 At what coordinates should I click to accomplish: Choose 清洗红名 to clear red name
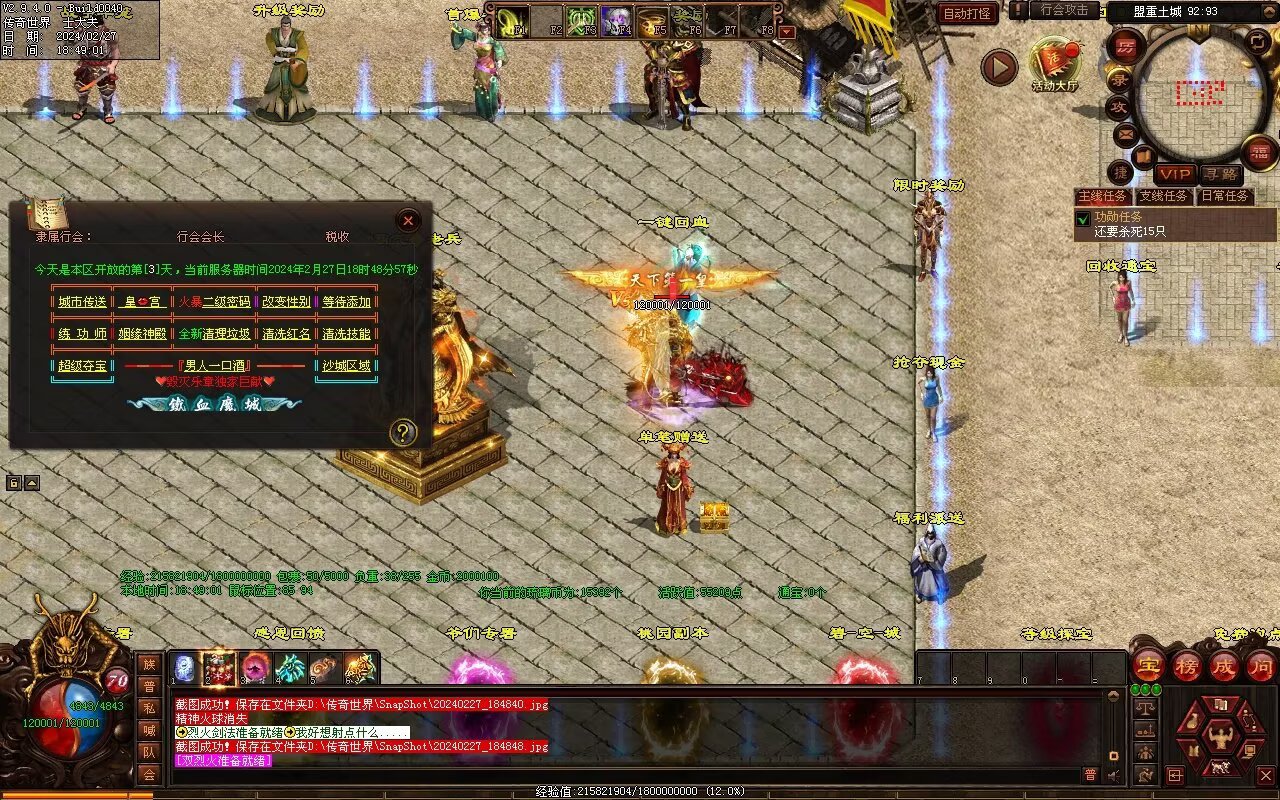(286, 334)
